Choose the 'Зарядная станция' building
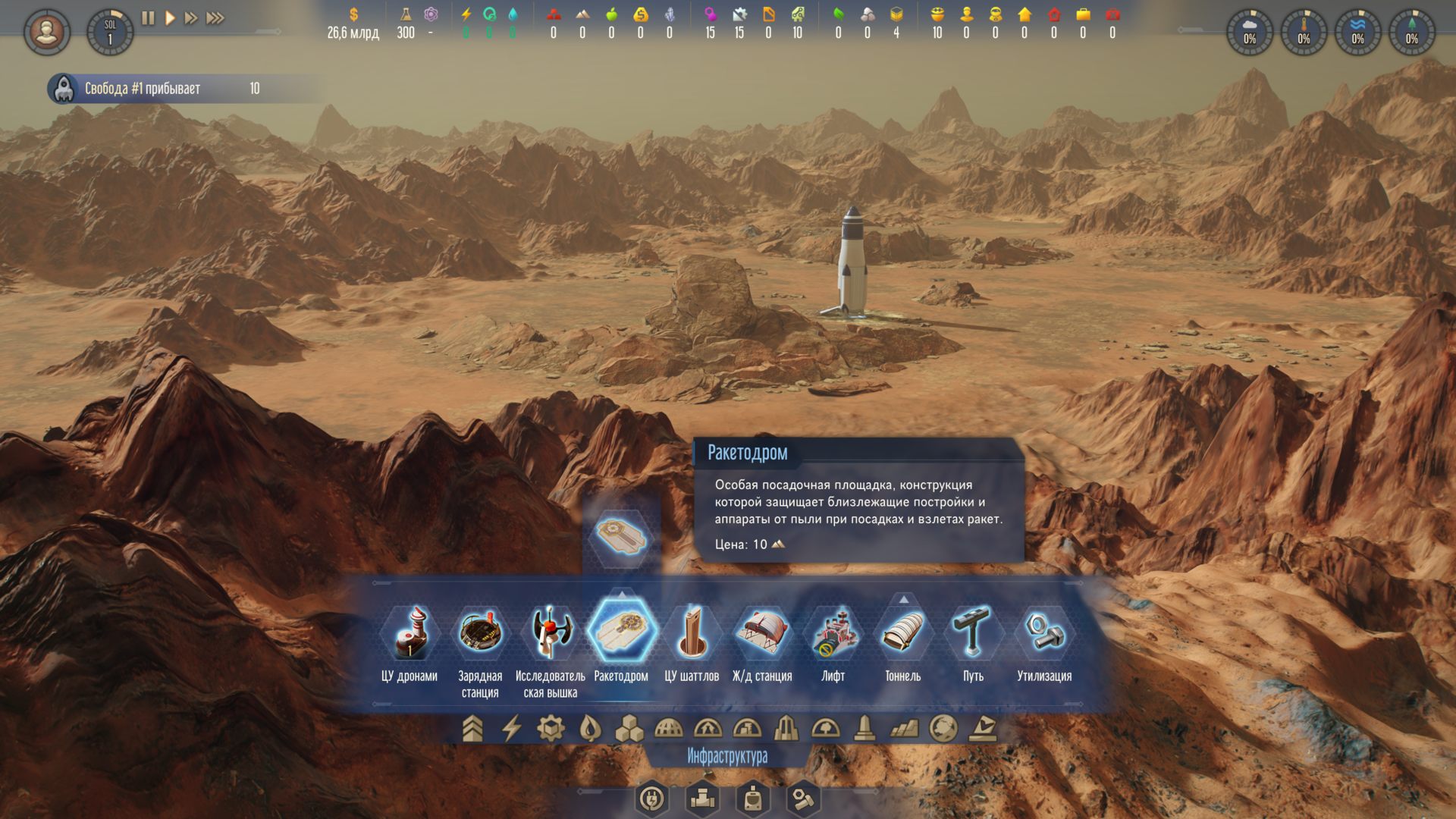This screenshot has width=1456, height=819. 480,632
